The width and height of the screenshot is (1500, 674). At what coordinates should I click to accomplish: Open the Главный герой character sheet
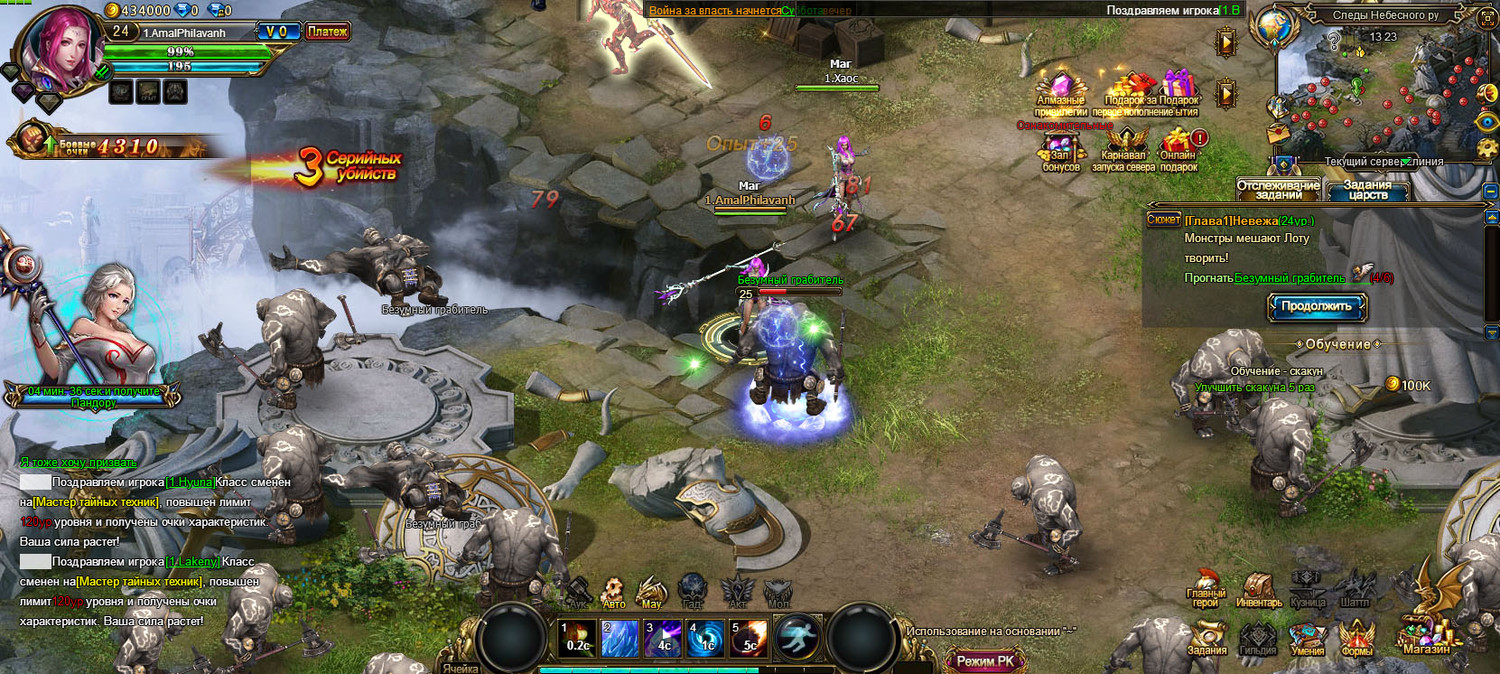(x=1207, y=591)
